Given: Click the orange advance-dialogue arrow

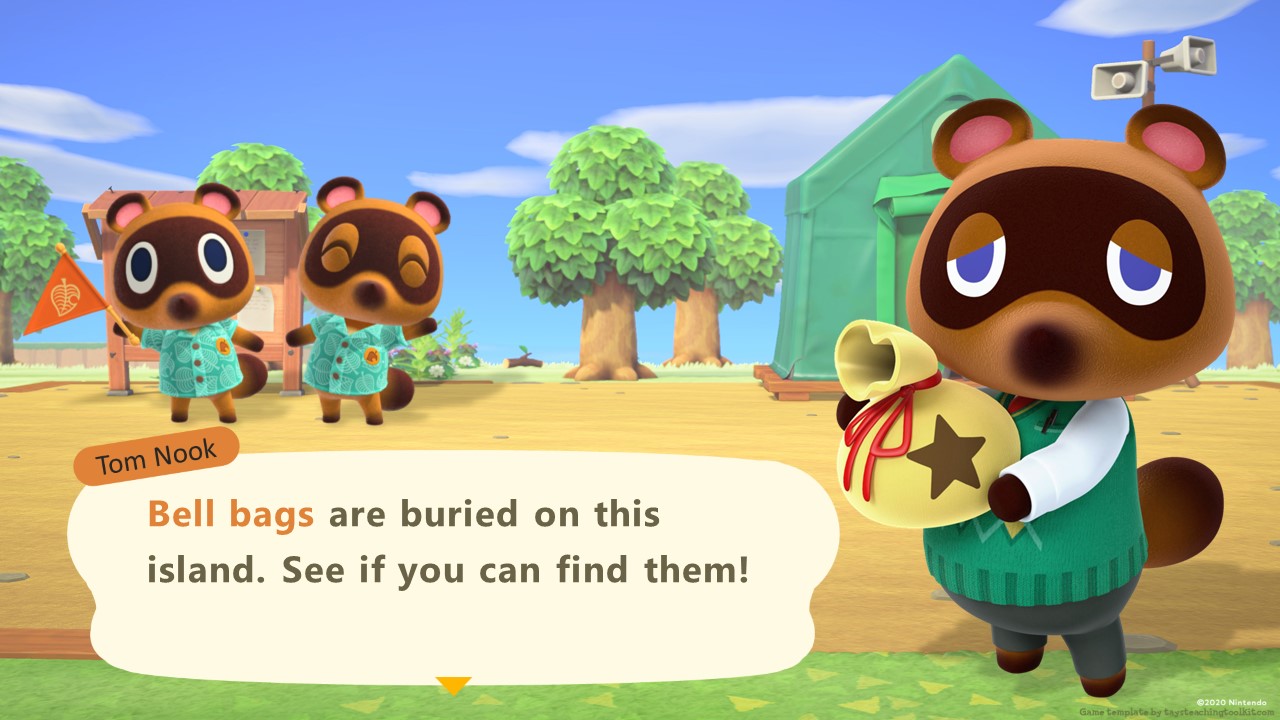Looking at the screenshot, I should pos(453,686).
